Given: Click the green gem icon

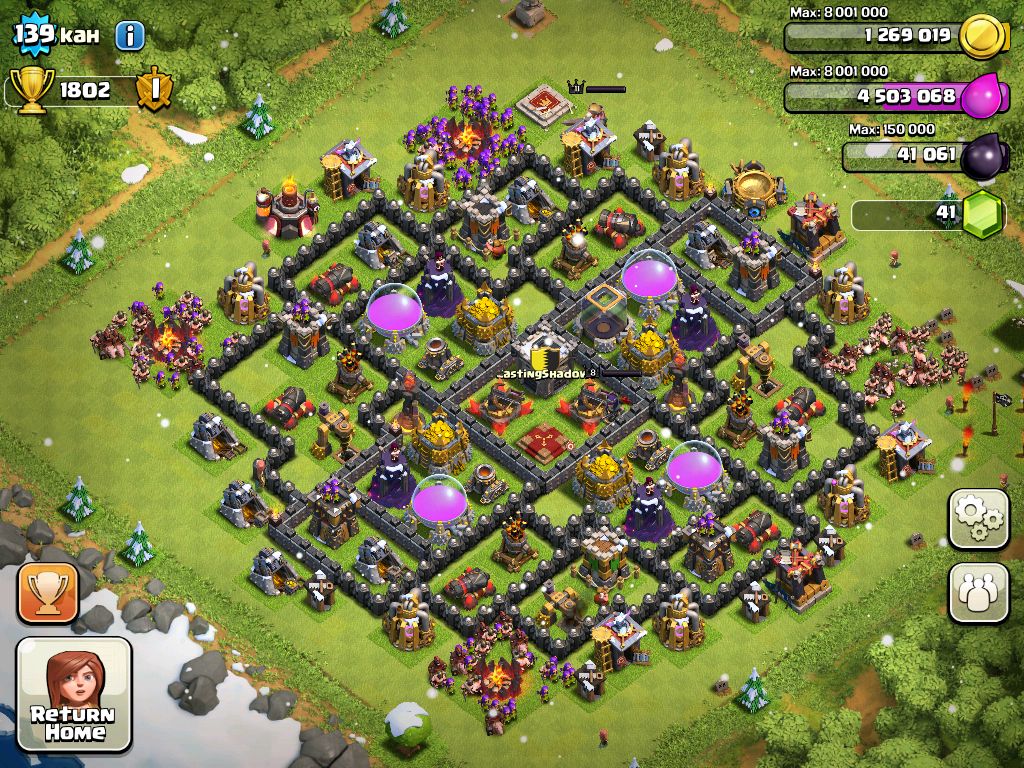Looking at the screenshot, I should 983,214.
